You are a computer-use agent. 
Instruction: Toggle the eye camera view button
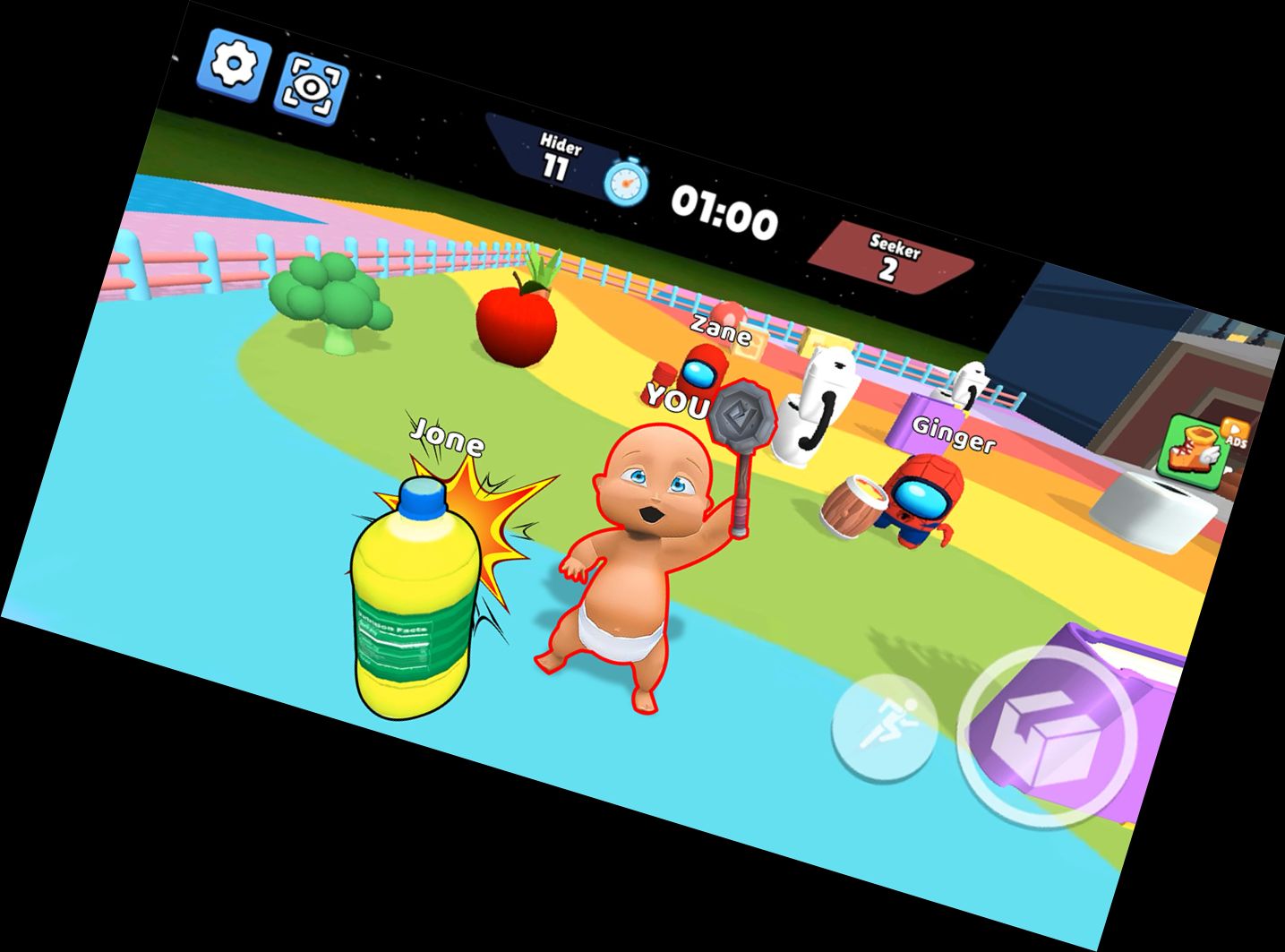(313, 88)
